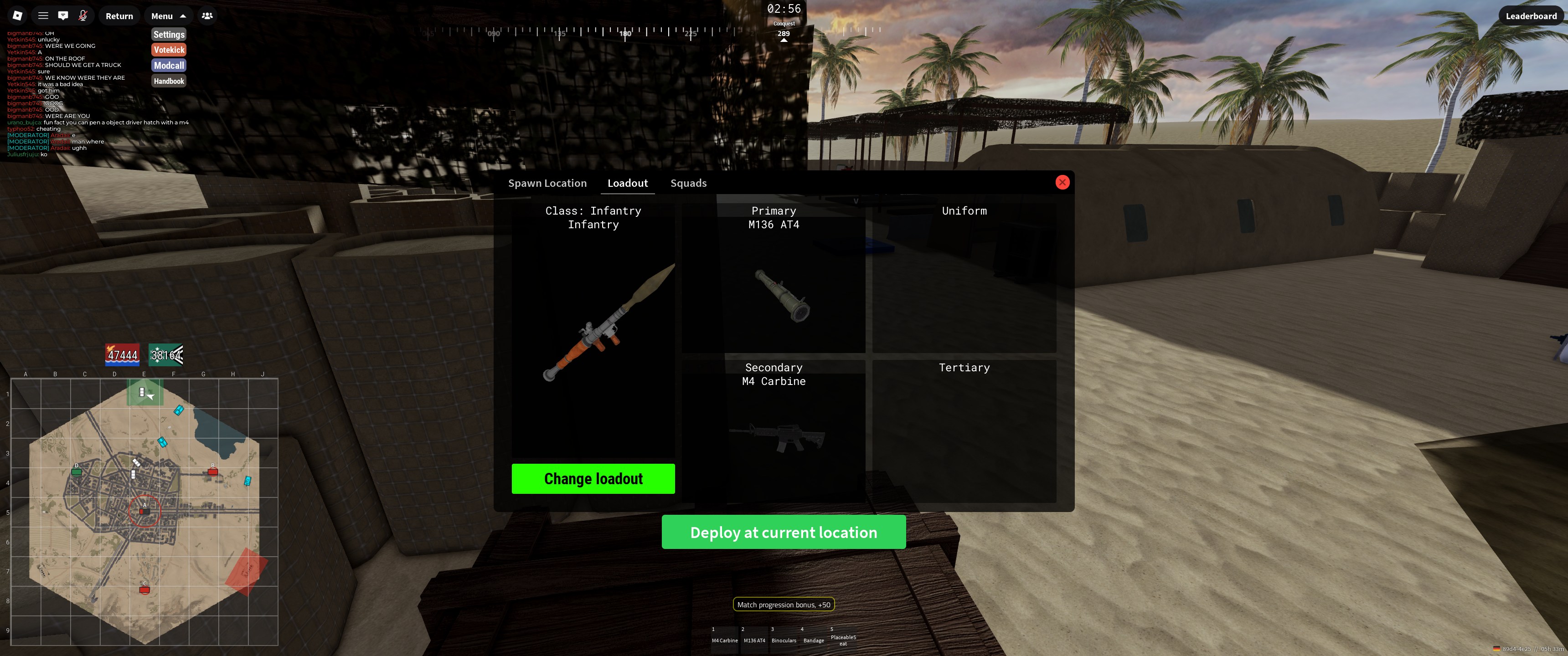Click the Return button
The height and width of the screenshot is (656, 1568).
coord(119,16)
